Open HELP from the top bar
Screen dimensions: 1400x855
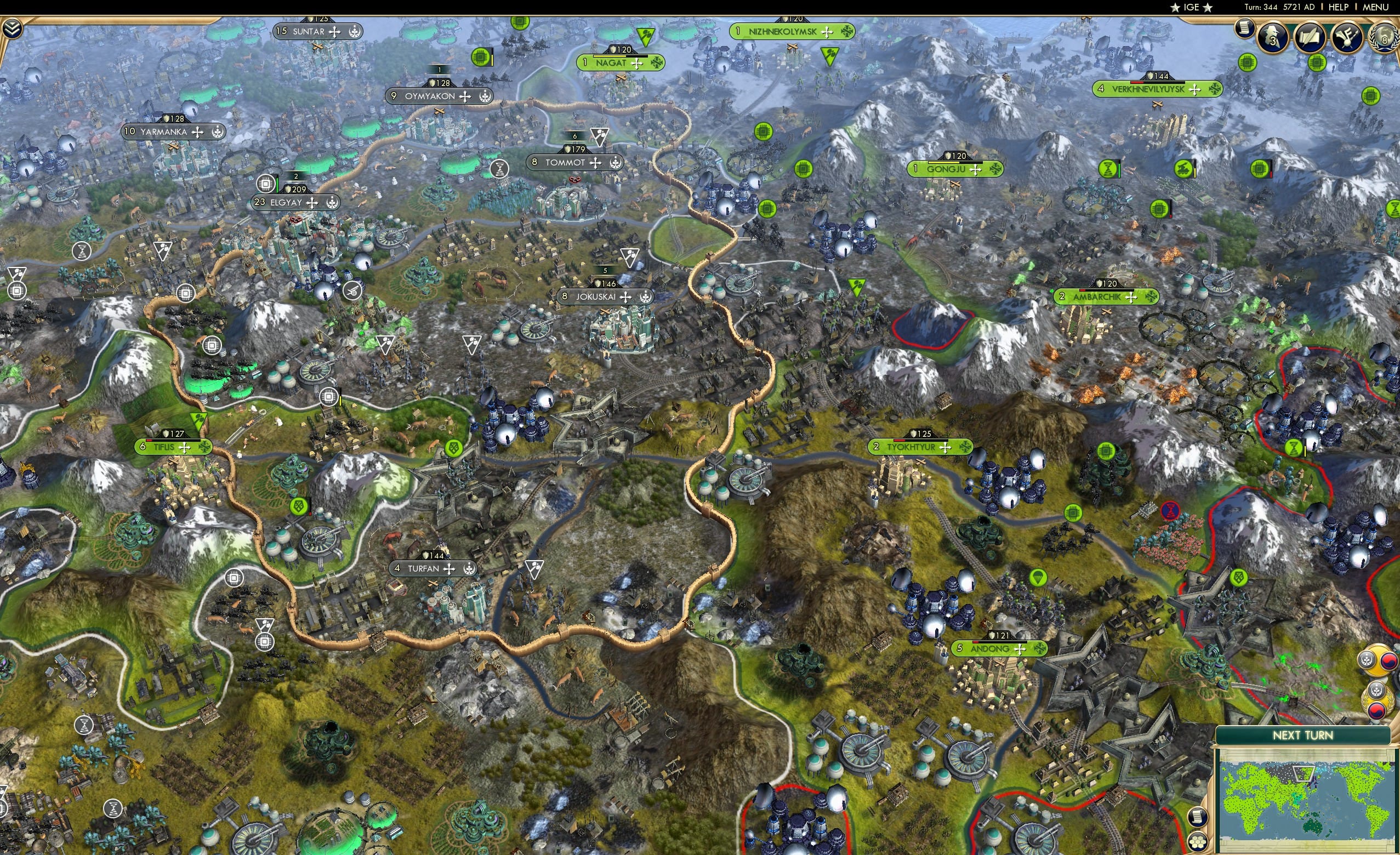[x=1339, y=7]
